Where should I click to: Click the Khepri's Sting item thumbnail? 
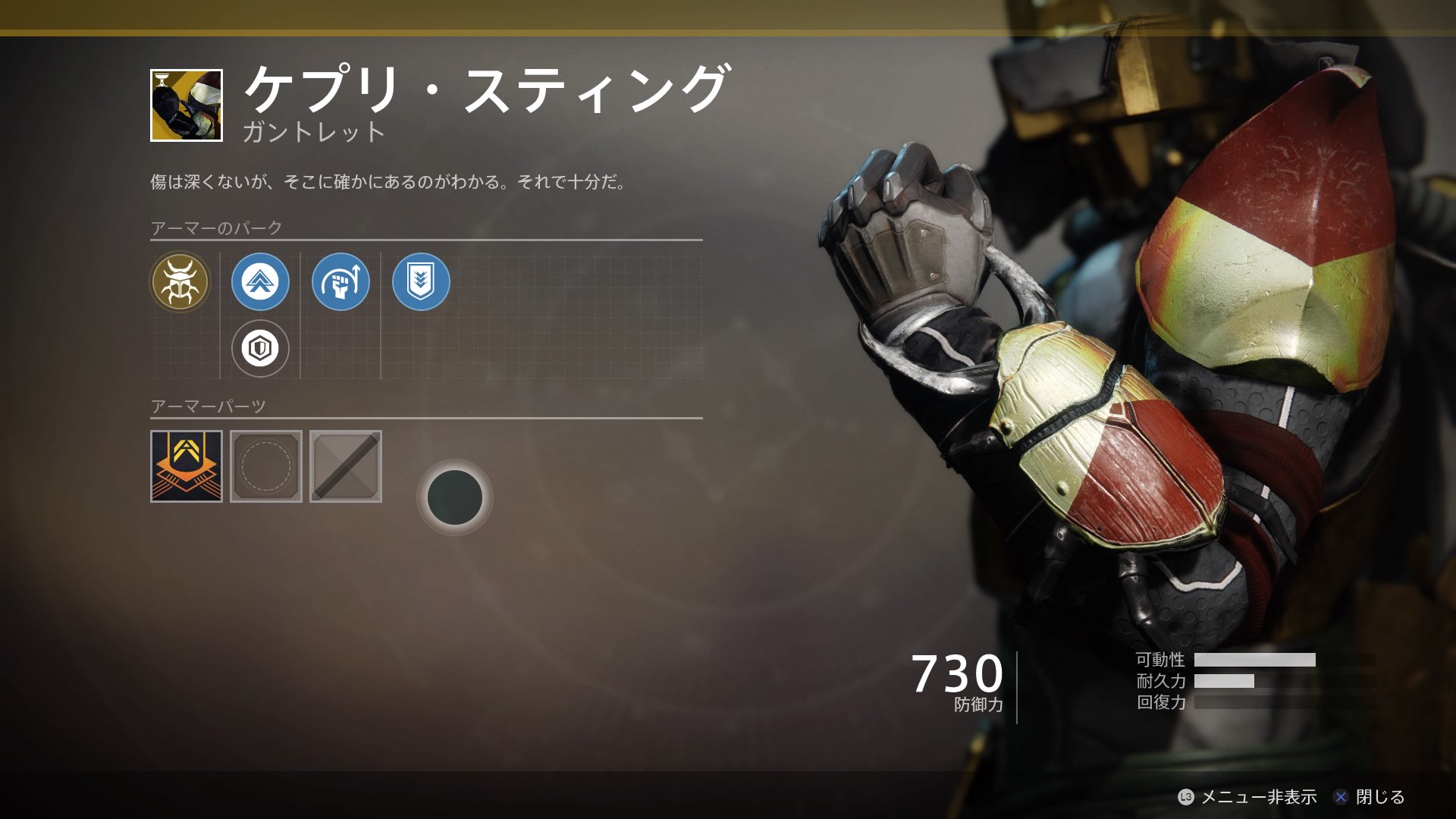pyautogui.click(x=187, y=105)
